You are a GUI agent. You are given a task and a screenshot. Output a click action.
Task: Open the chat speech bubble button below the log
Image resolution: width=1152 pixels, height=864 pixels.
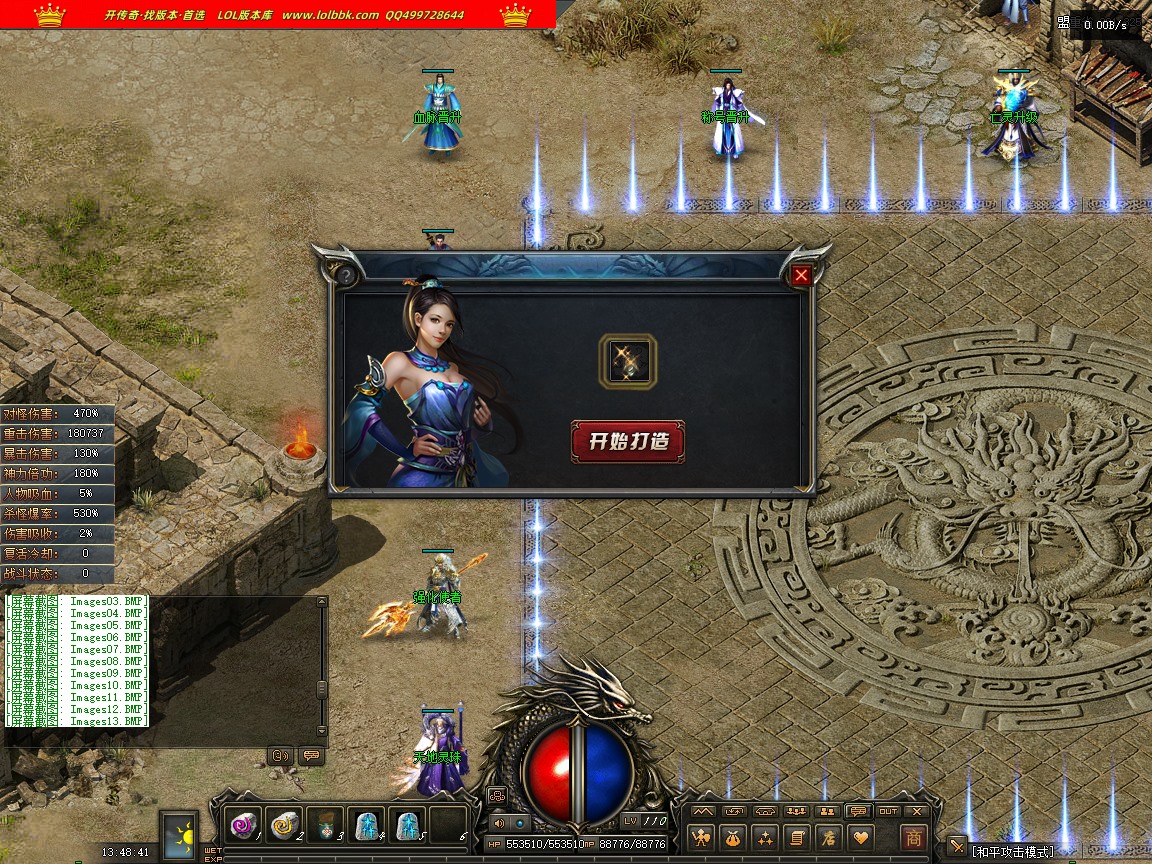coord(311,756)
